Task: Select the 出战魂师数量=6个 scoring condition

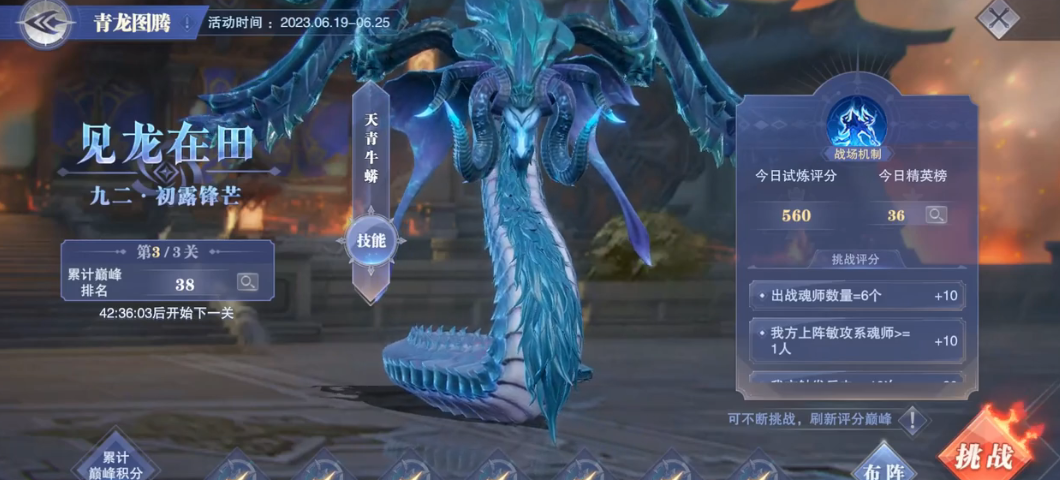Action: [x=856, y=295]
